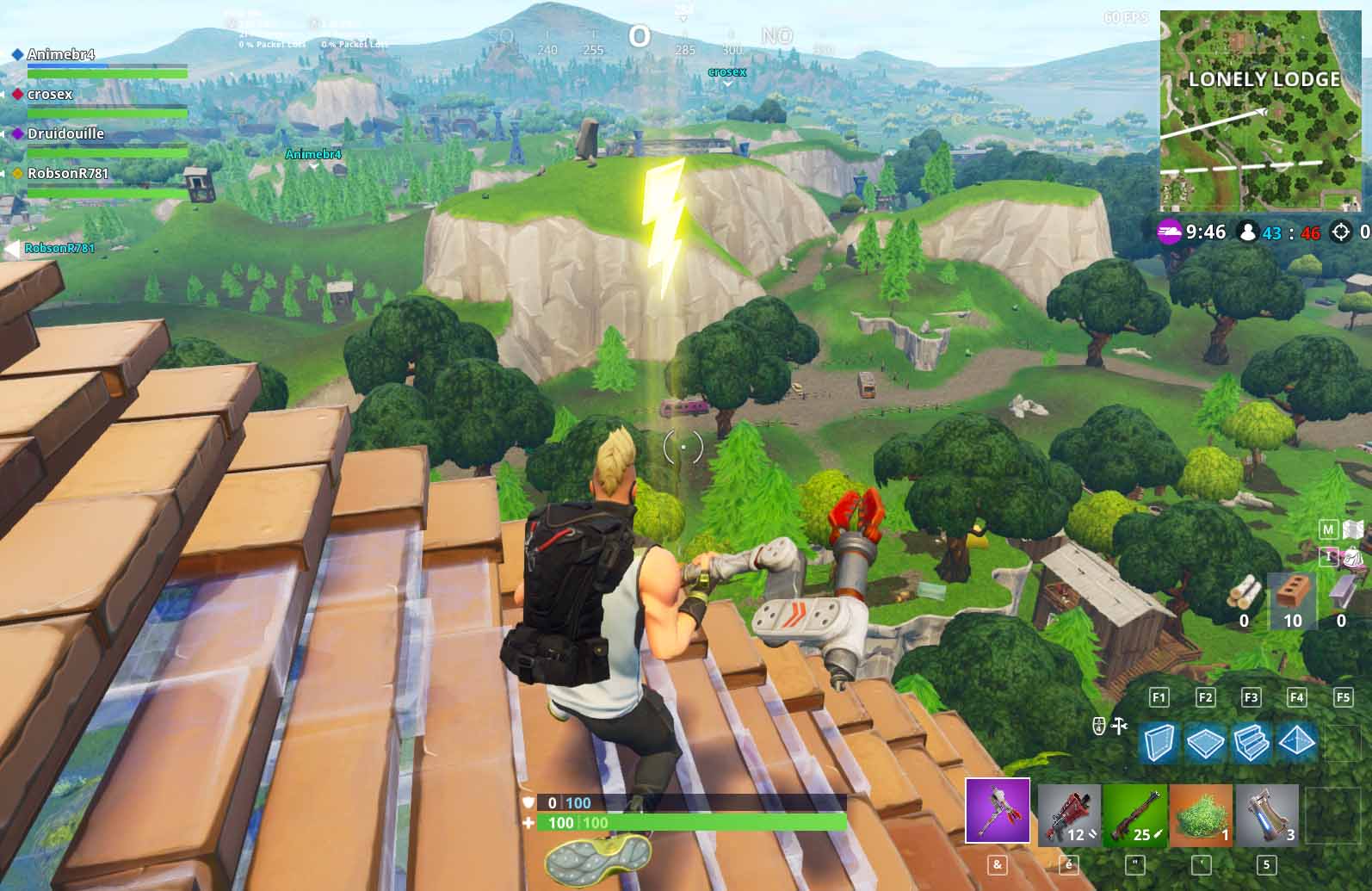
Task: Choose the brick building material
Action: (x=1292, y=594)
